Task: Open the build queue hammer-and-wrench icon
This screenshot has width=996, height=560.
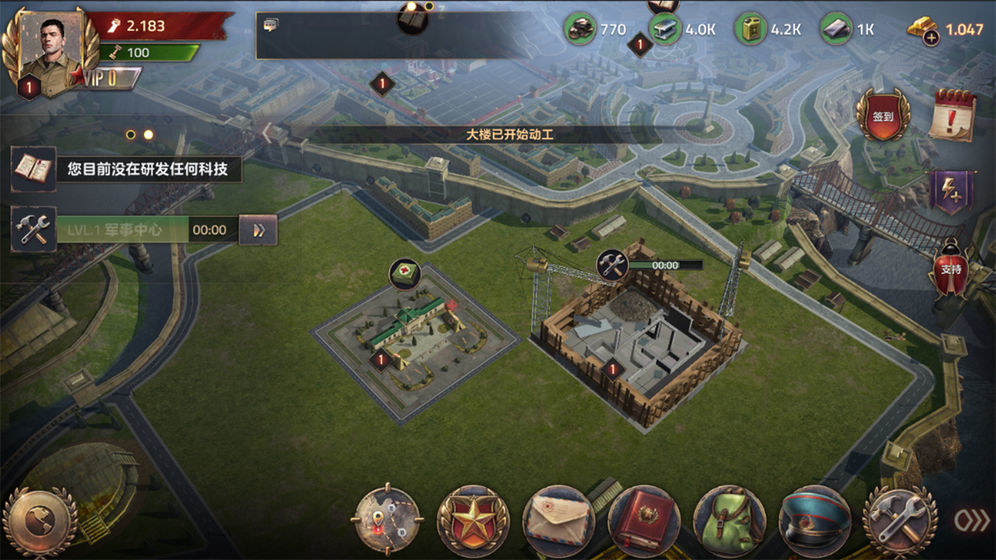Action: 34,230
